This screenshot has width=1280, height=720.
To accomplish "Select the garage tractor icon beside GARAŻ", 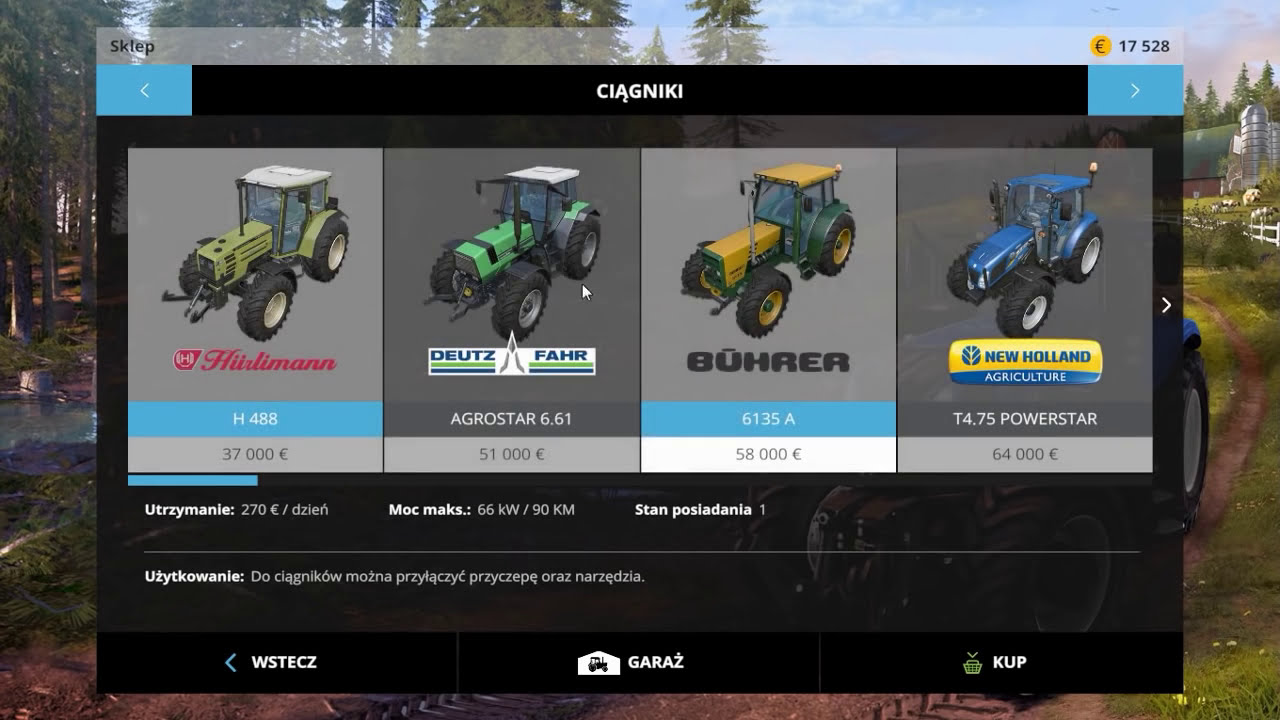I will tap(598, 662).
